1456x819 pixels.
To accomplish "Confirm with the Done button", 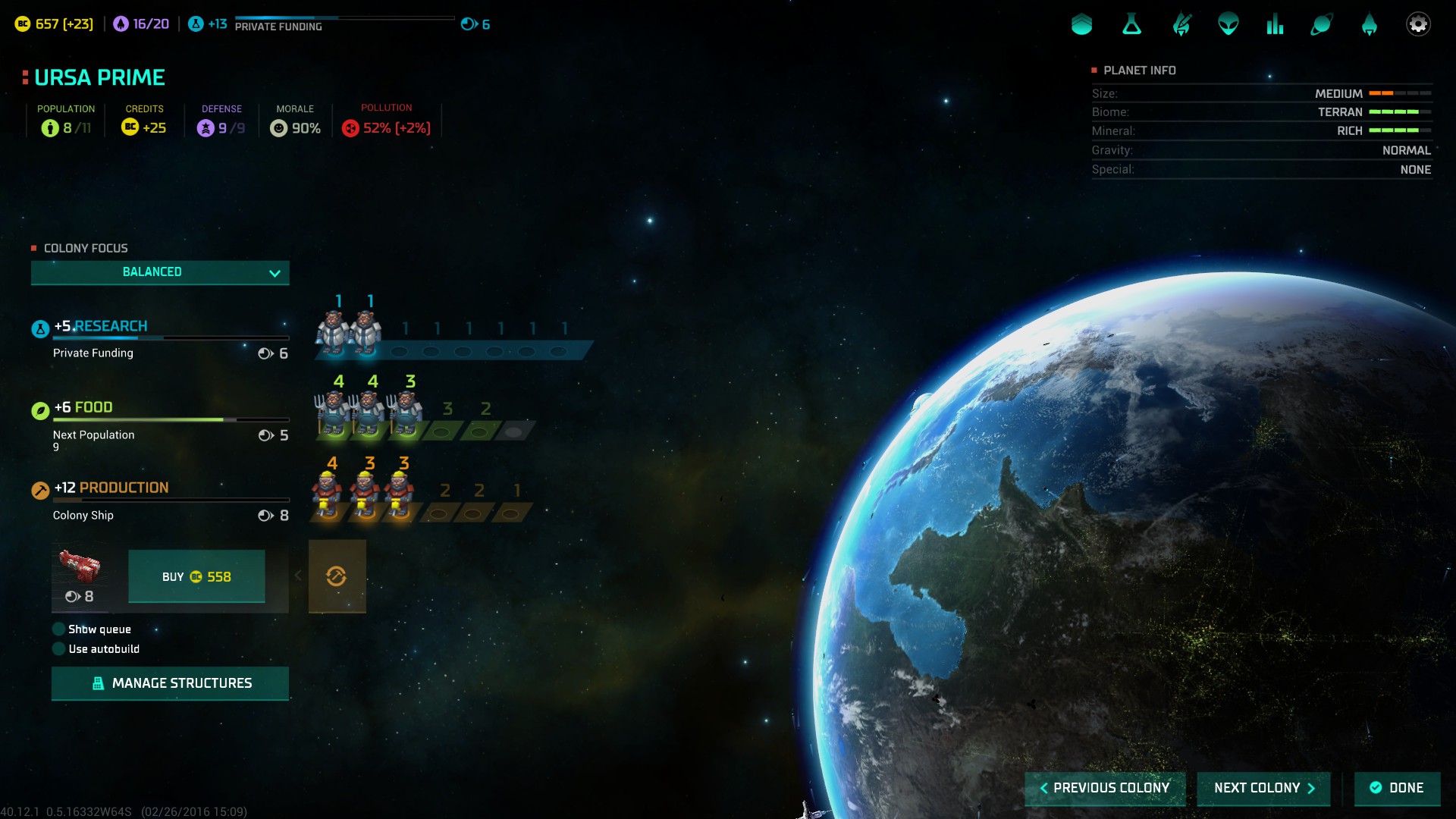I will pos(1397,788).
